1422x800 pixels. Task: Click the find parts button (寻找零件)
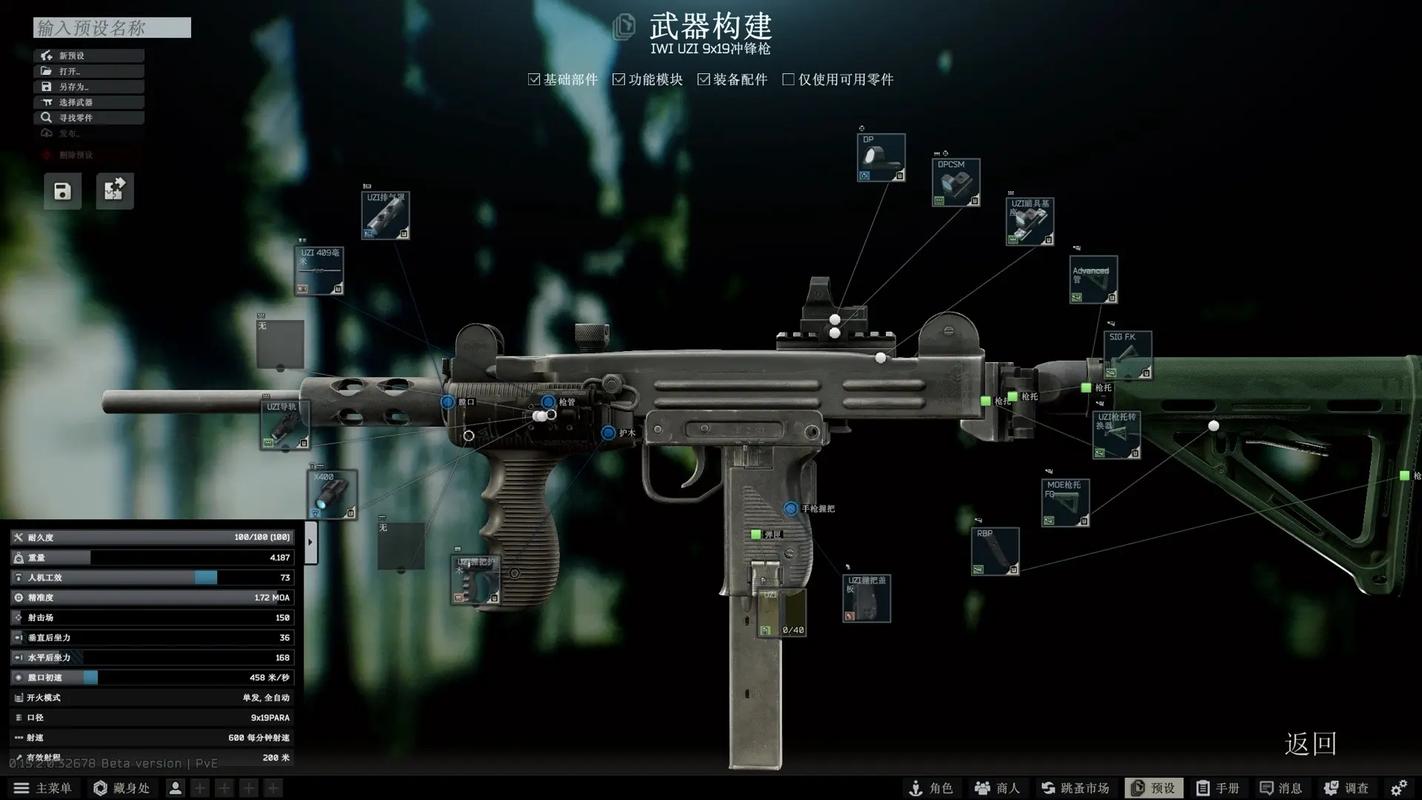coord(89,118)
